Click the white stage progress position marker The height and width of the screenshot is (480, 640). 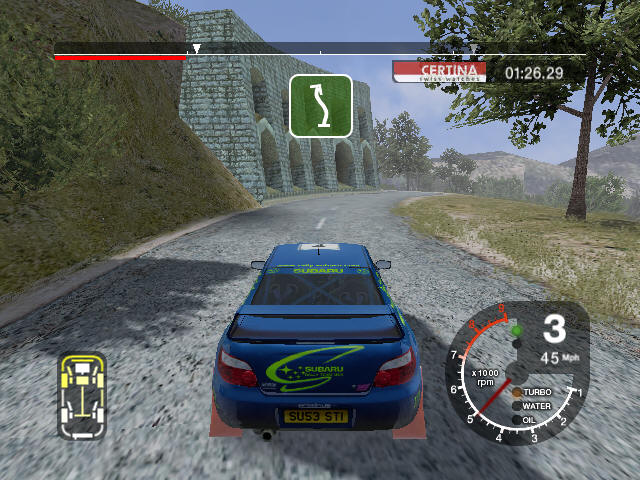(196, 48)
